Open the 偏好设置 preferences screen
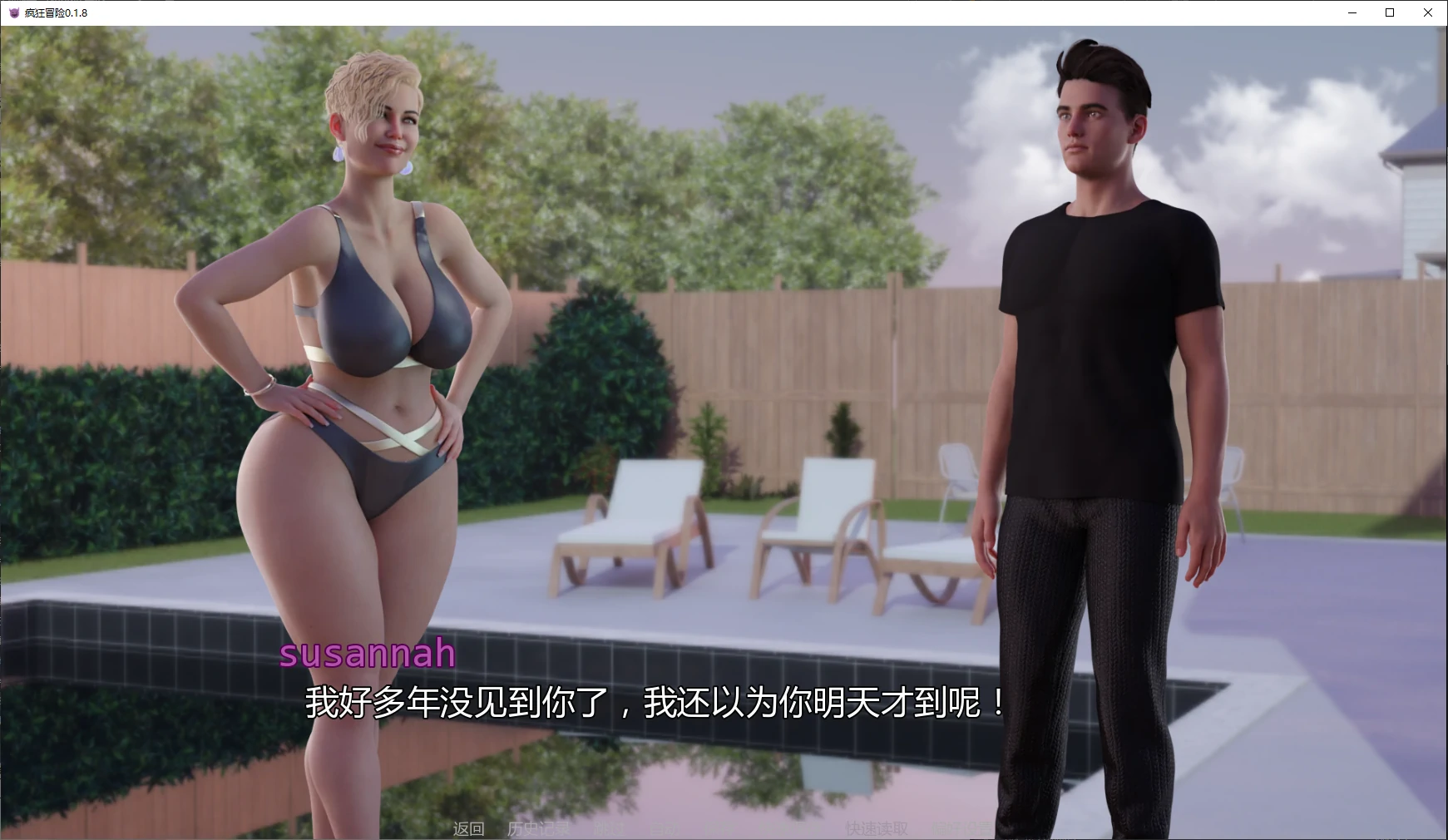 pos(961,828)
